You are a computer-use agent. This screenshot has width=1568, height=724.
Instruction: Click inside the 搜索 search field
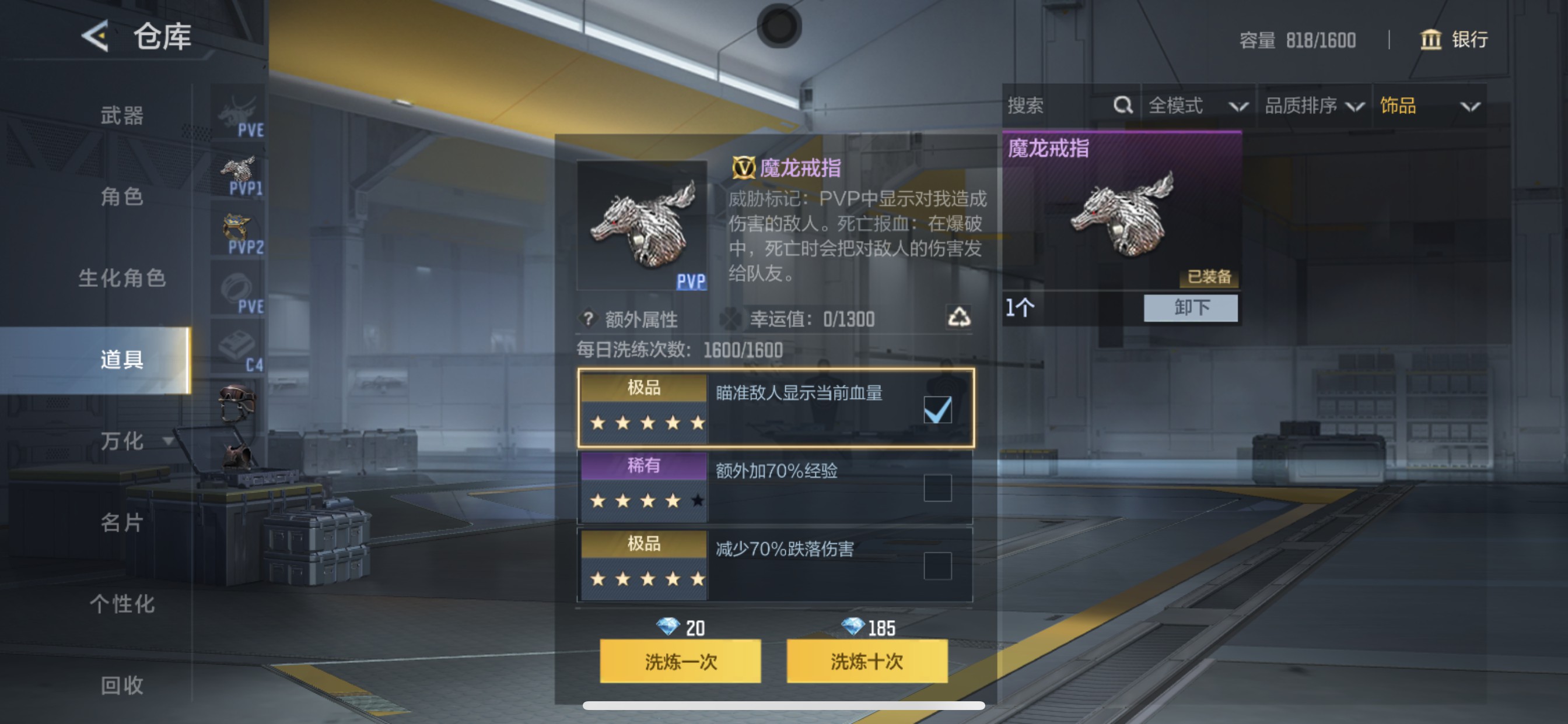click(x=1047, y=106)
